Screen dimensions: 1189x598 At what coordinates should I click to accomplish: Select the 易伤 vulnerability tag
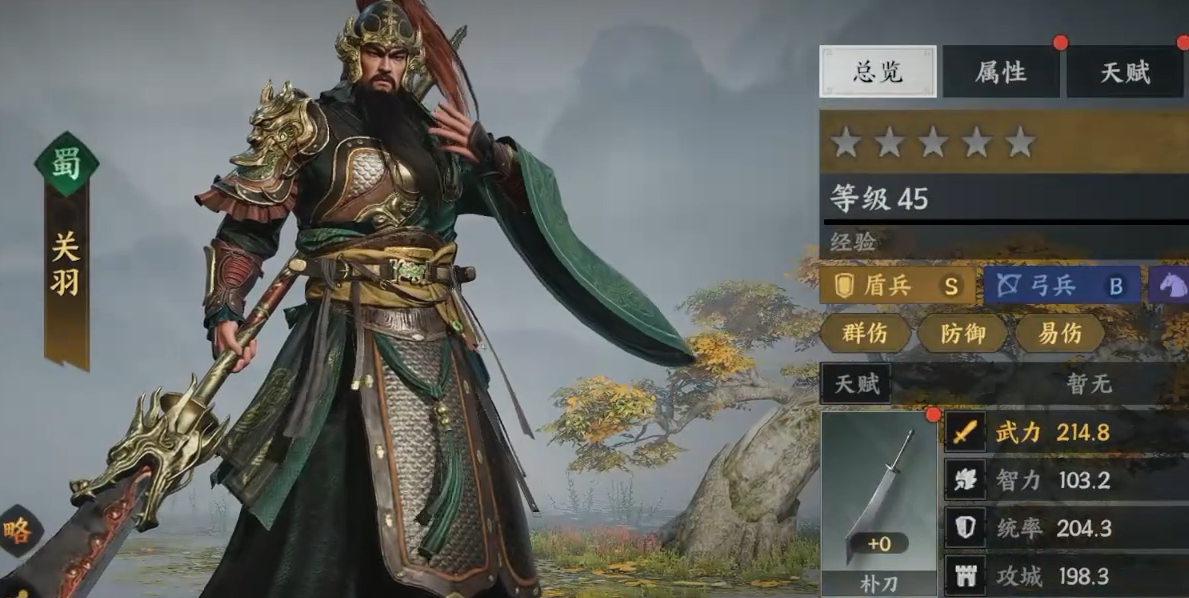point(1059,333)
